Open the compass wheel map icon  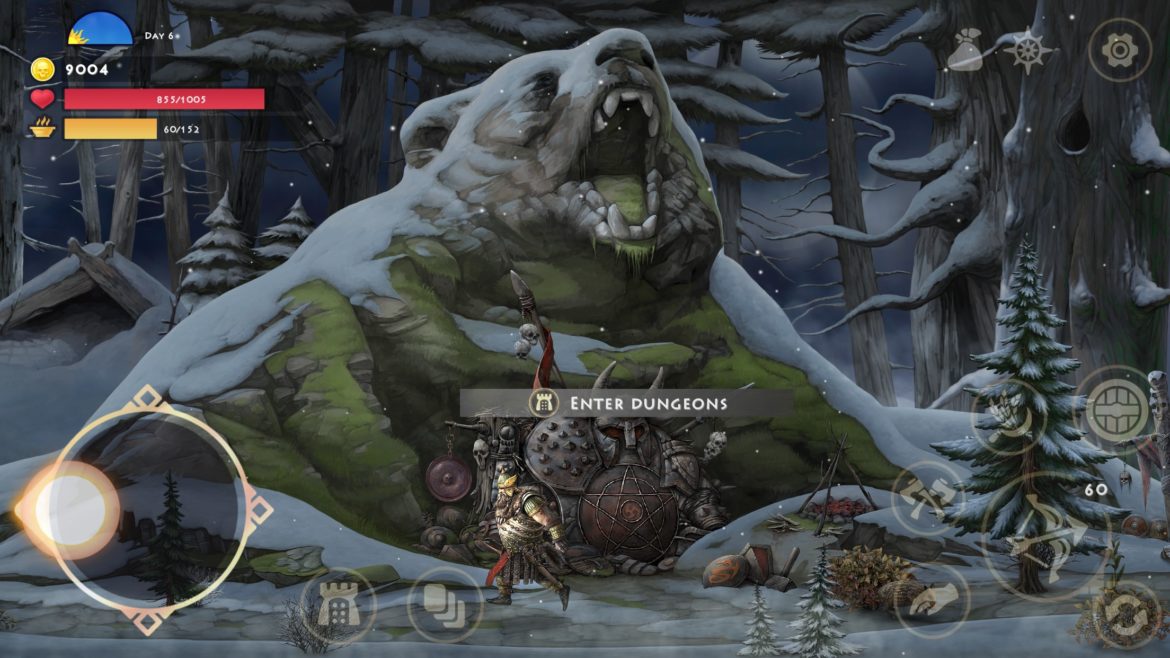[x=1030, y=50]
